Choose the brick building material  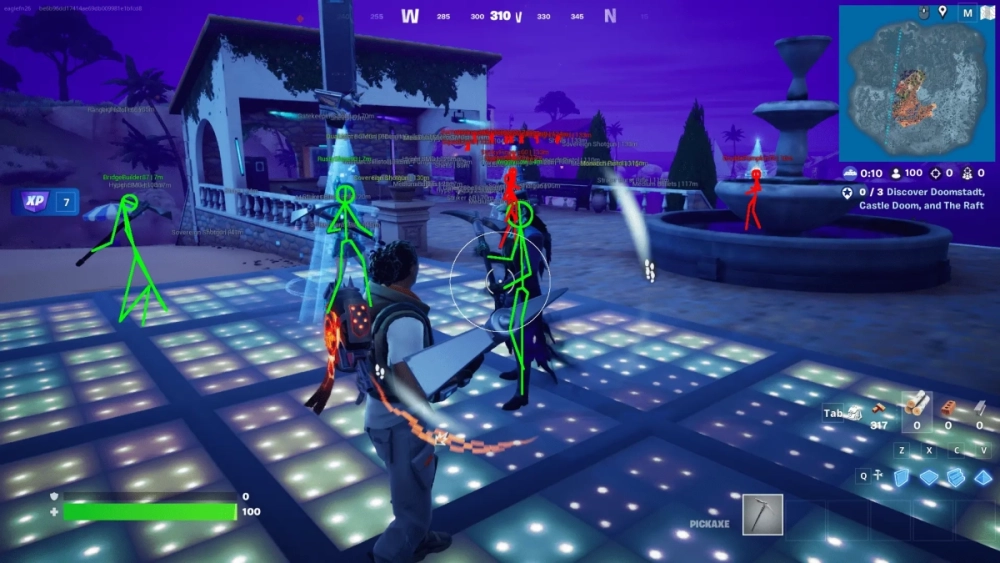click(949, 409)
